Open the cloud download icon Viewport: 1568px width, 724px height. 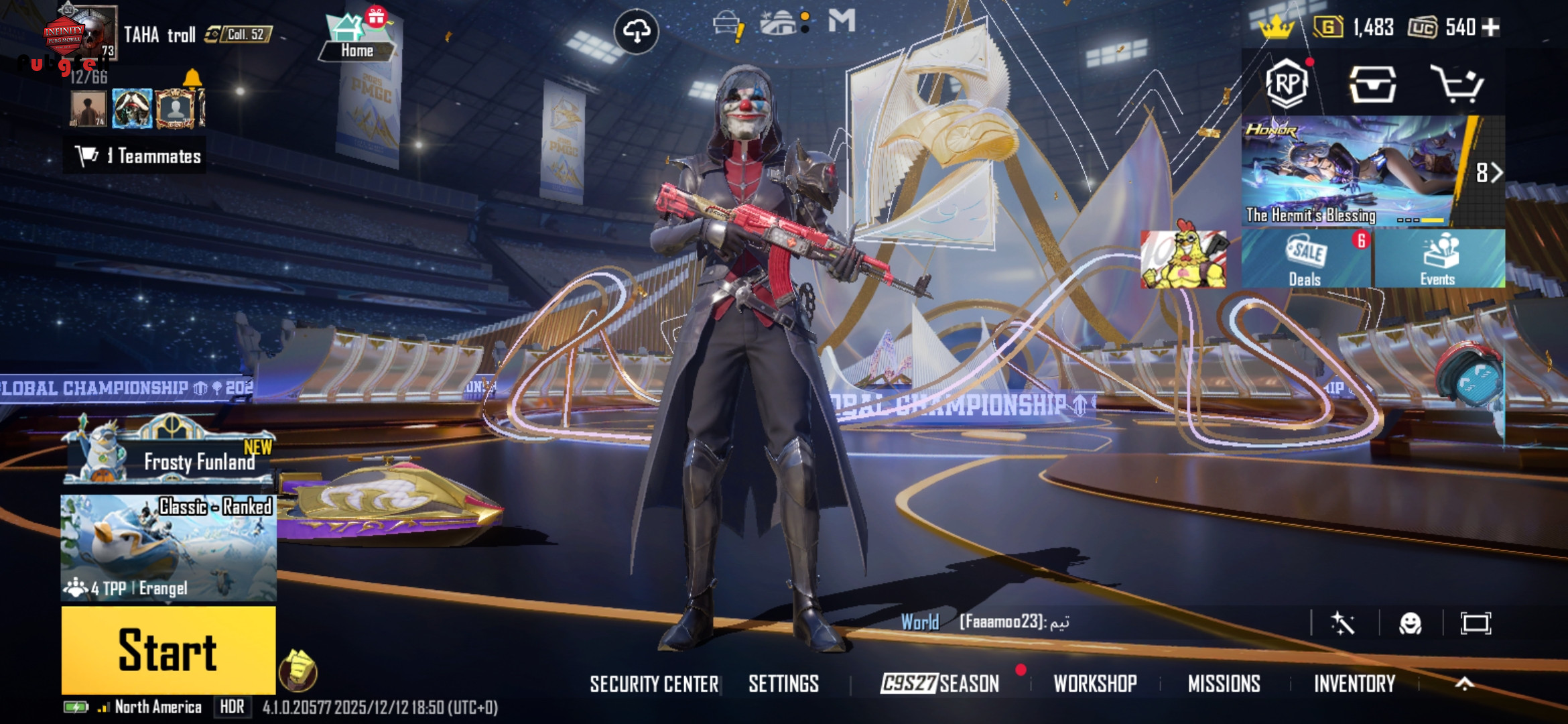click(636, 31)
